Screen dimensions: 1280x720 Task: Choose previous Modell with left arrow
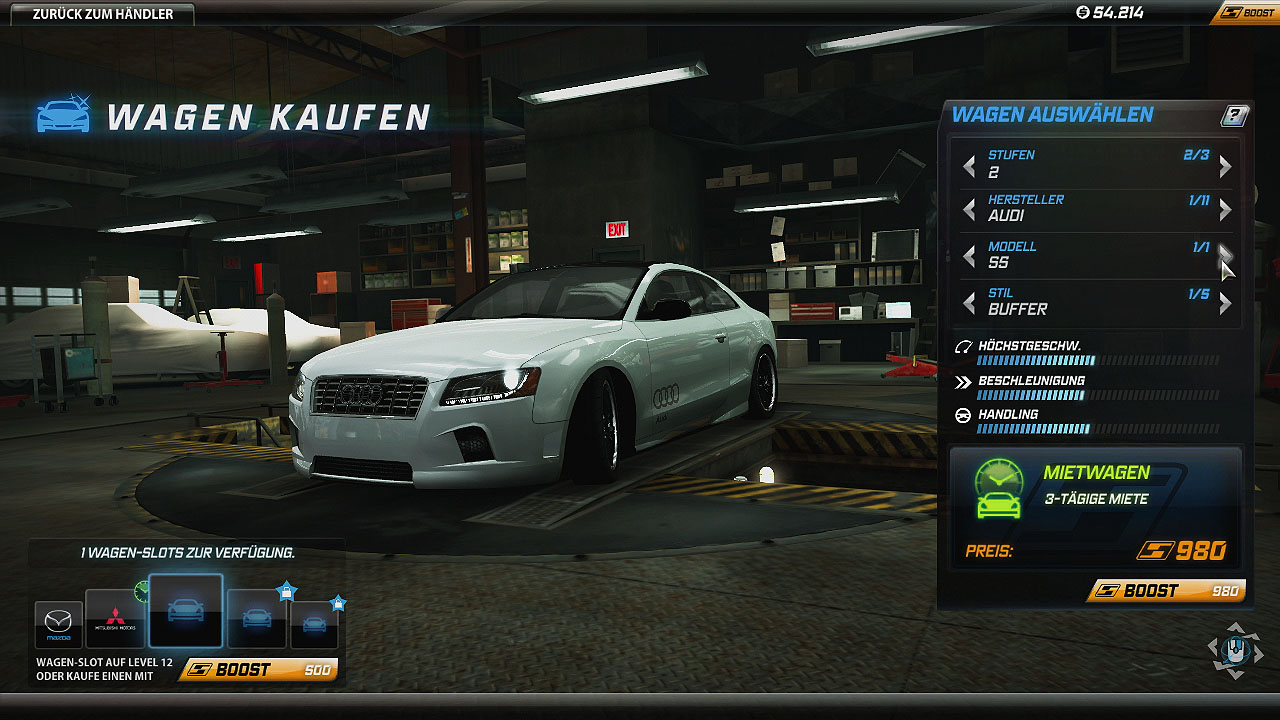coord(968,256)
